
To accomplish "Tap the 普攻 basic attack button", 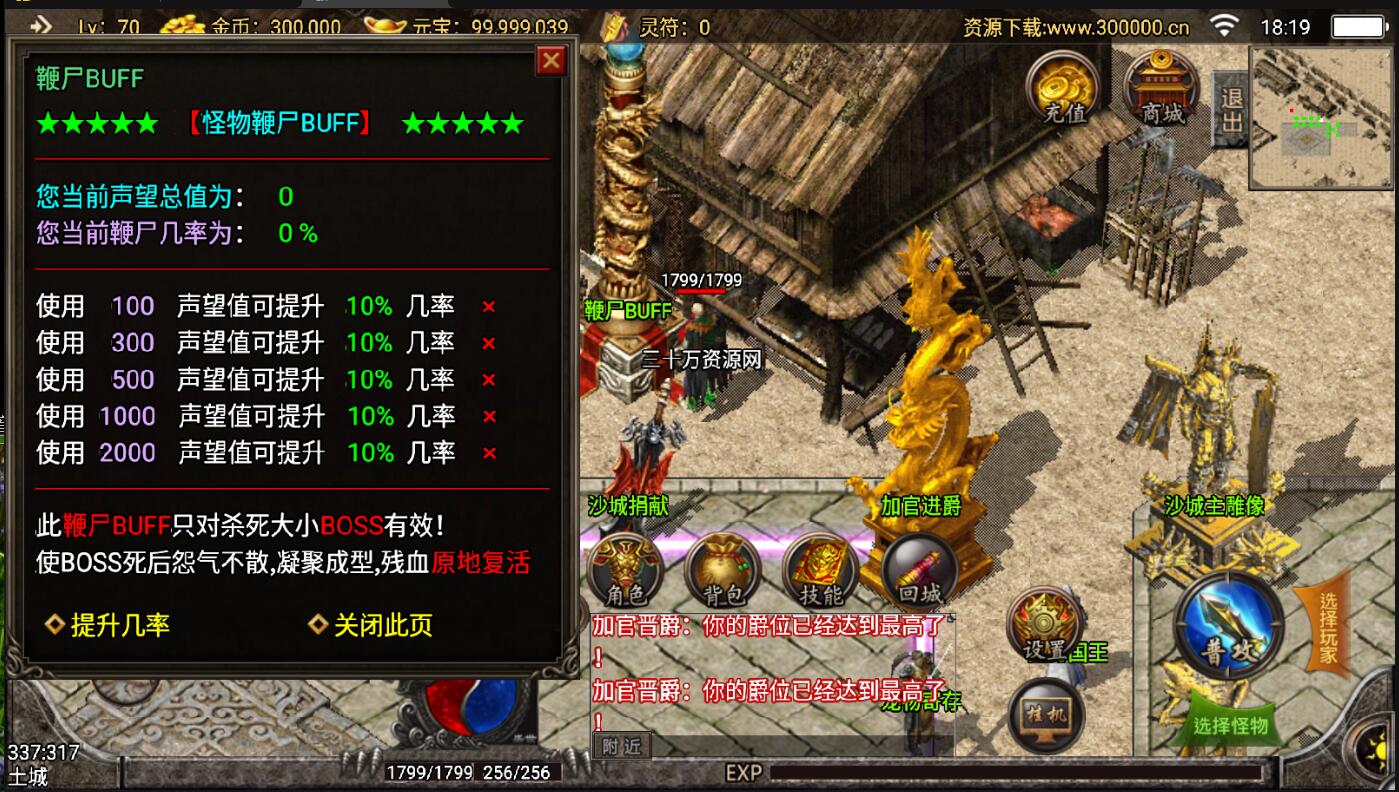I will point(1229,628).
